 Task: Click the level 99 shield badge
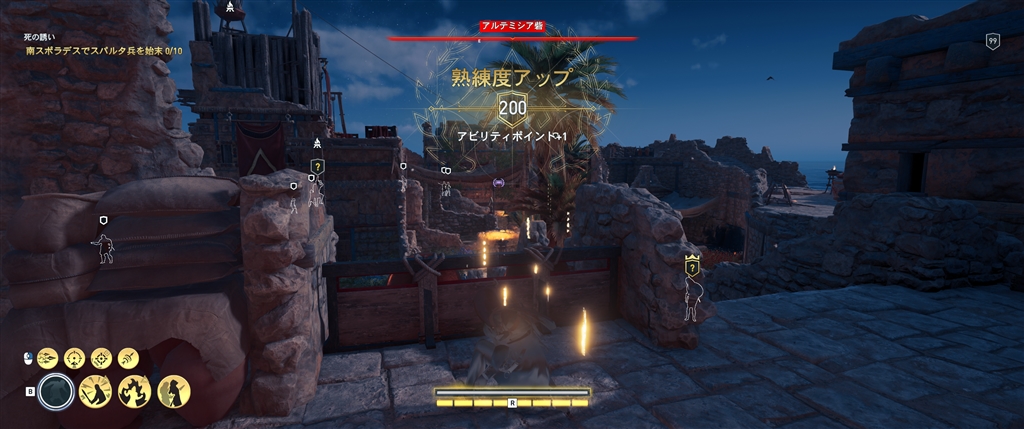coord(992,41)
